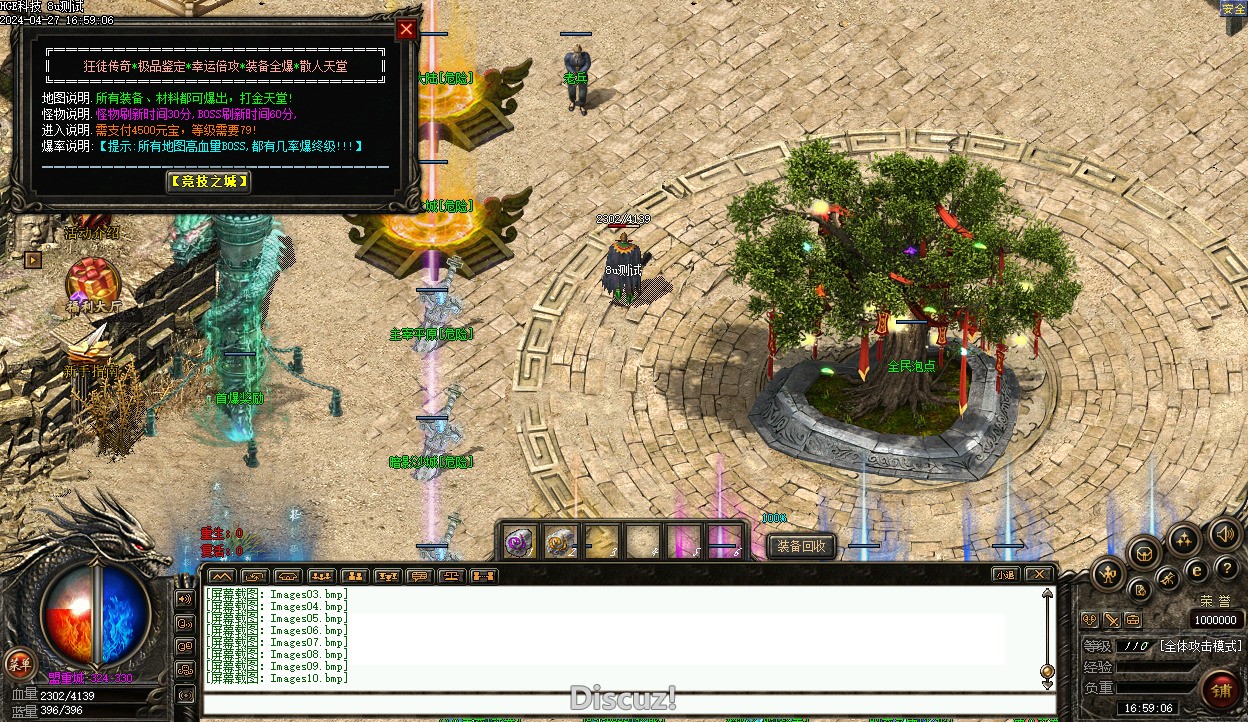The width and height of the screenshot is (1248, 722).
Task: Open the 新手指南 beginner guide
Action: coord(90,346)
